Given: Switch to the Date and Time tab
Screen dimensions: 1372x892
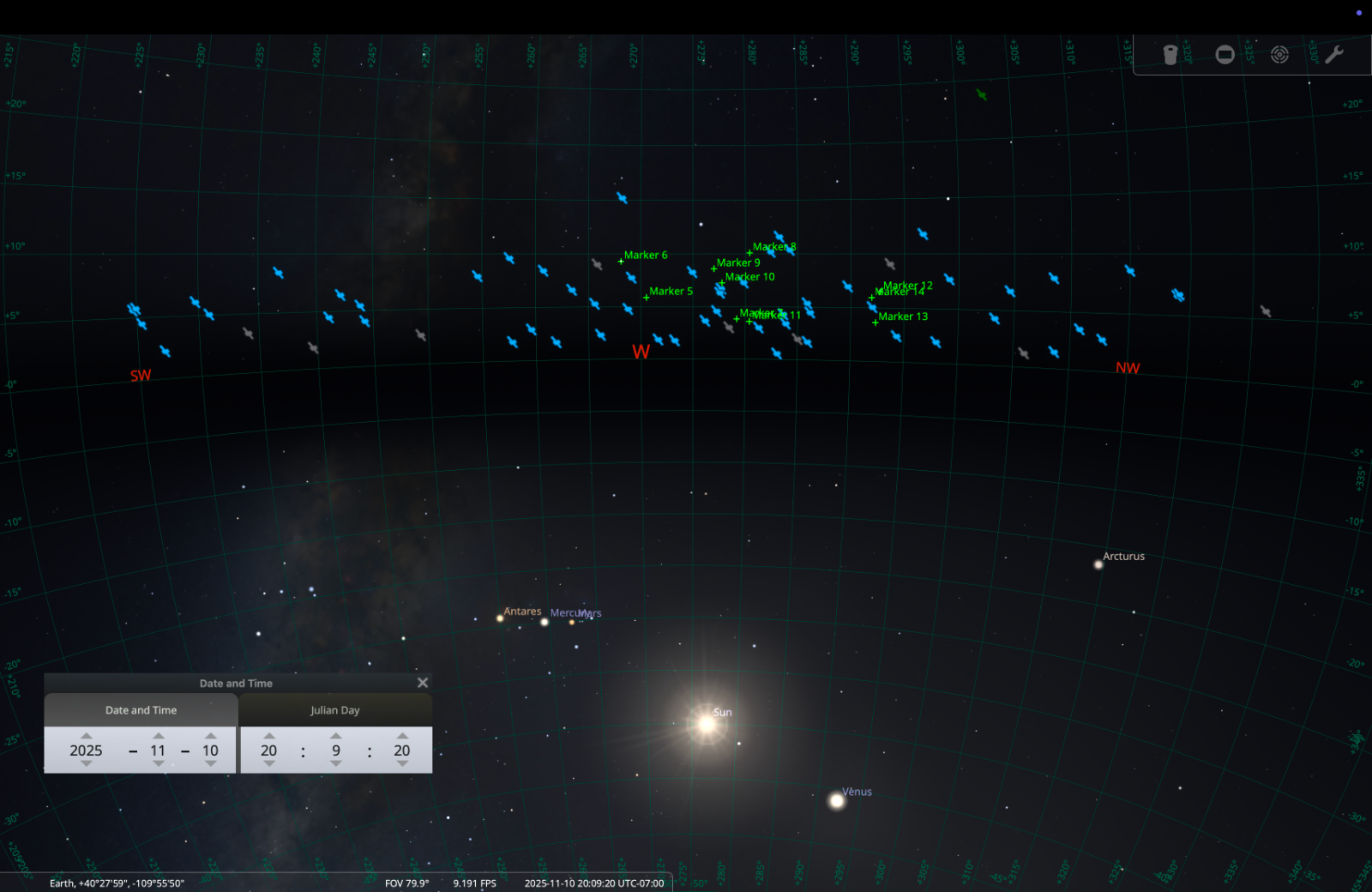Looking at the screenshot, I should point(141,710).
